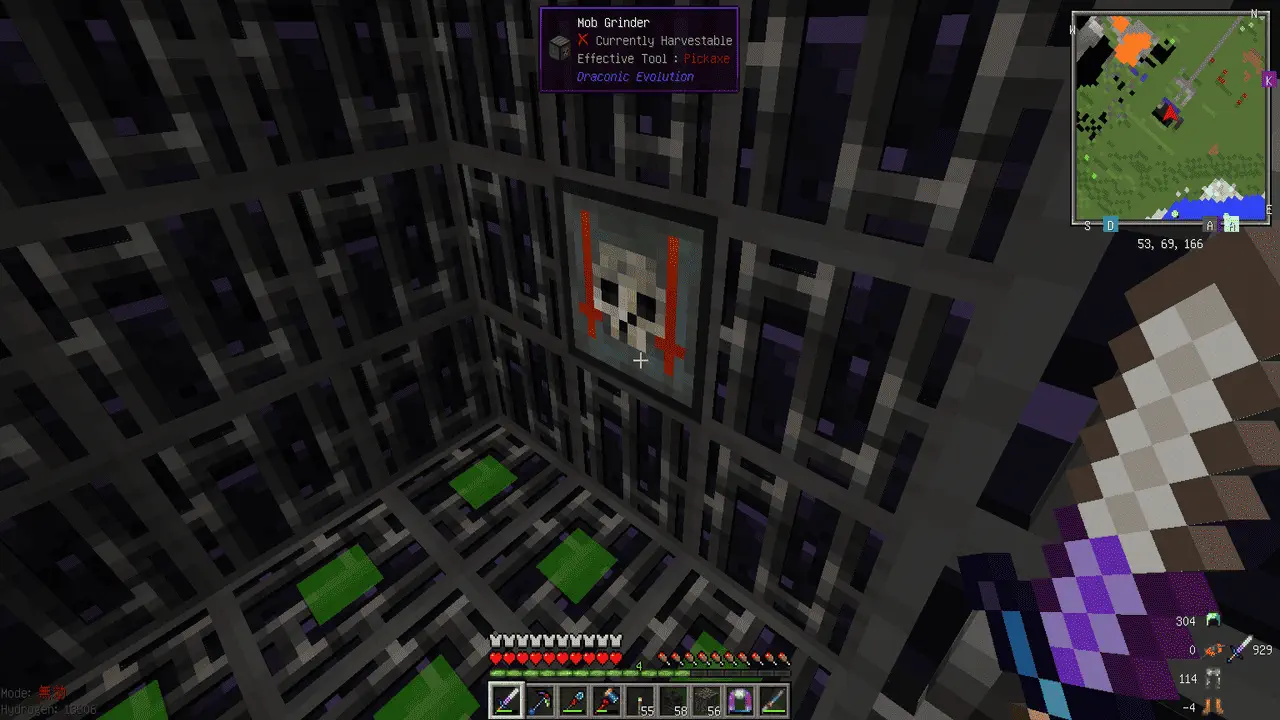Pick the hotbar stack showing 58

(674, 701)
